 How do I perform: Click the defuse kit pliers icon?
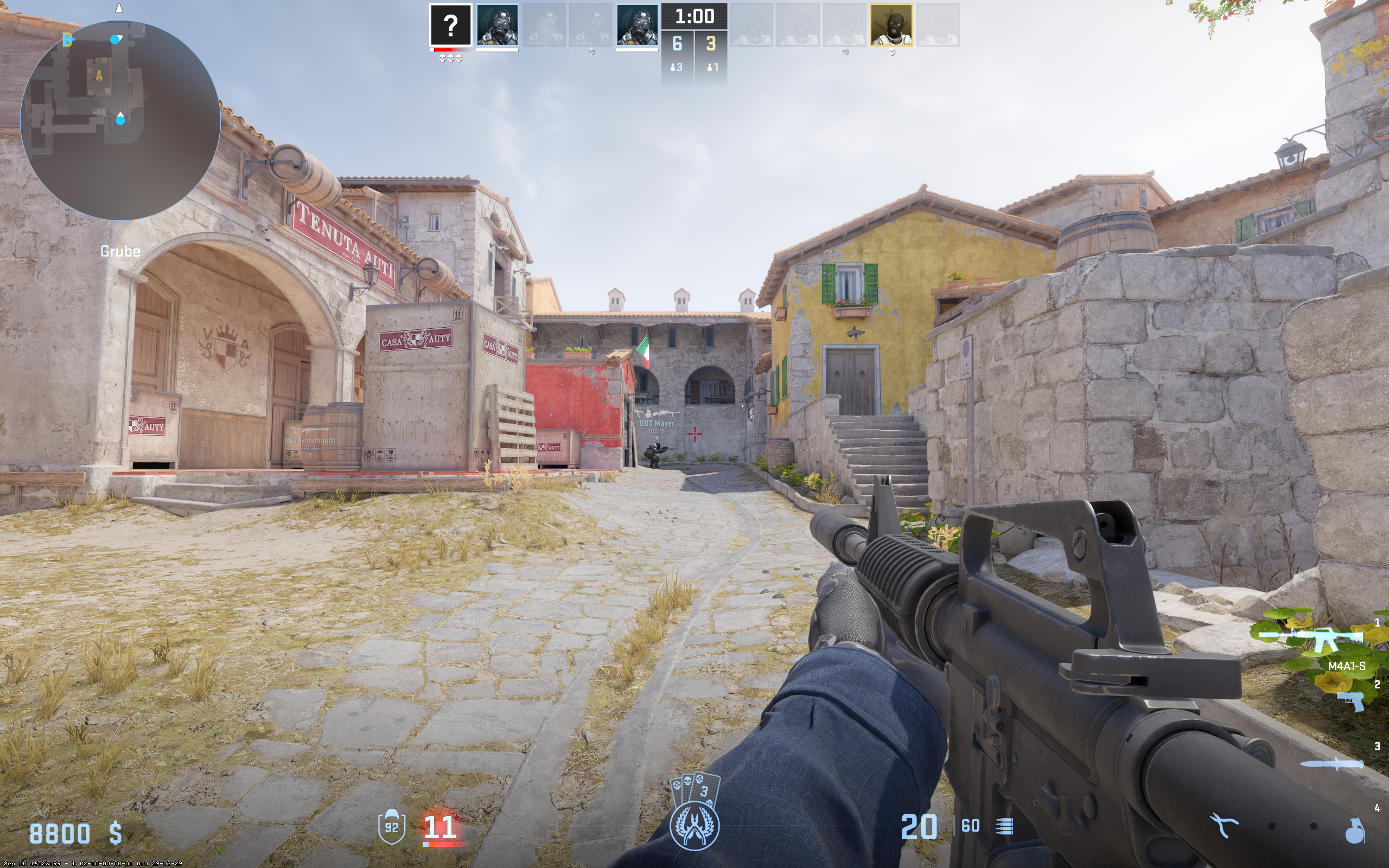[x=1223, y=826]
